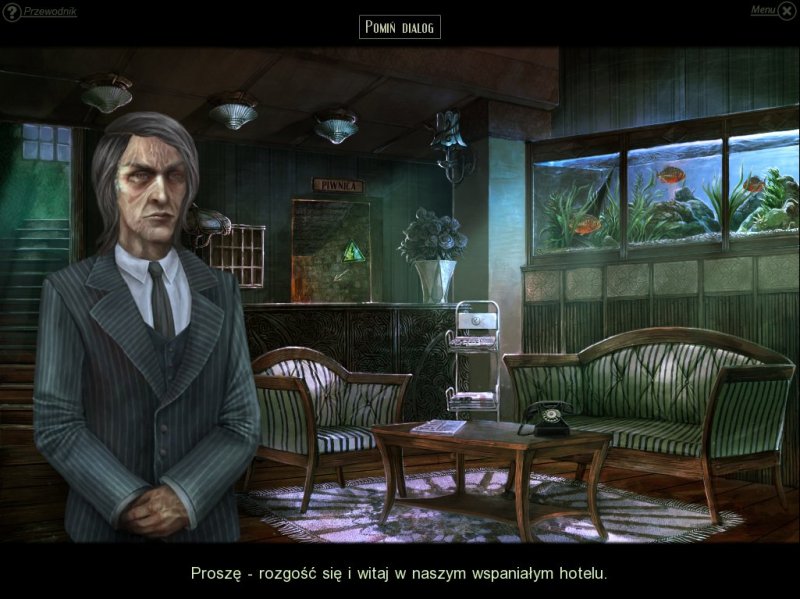Open the Przewodnik guide
This screenshot has height=599, width=800.
[x=48, y=12]
